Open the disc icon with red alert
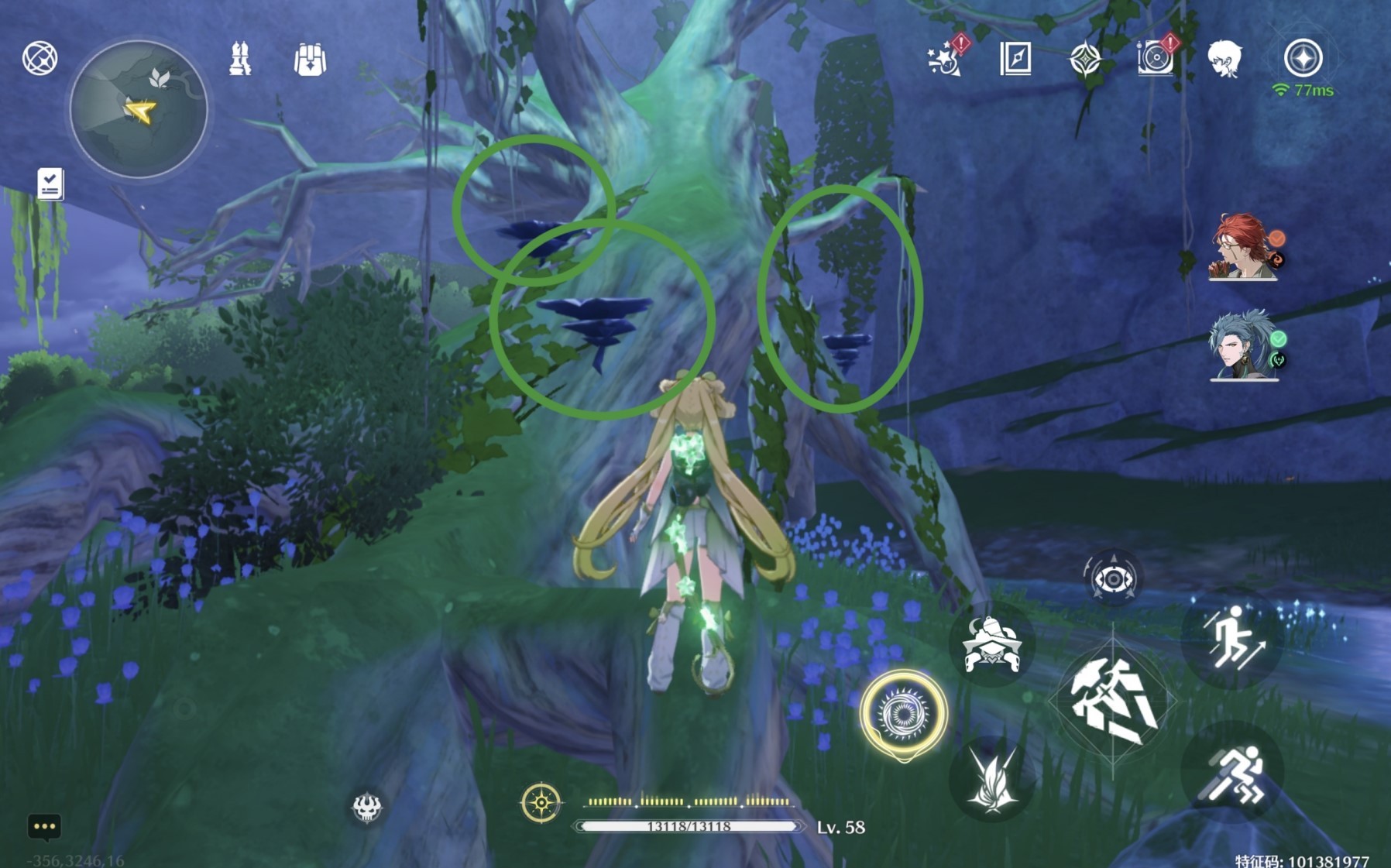The height and width of the screenshot is (868, 1391). [1155, 58]
